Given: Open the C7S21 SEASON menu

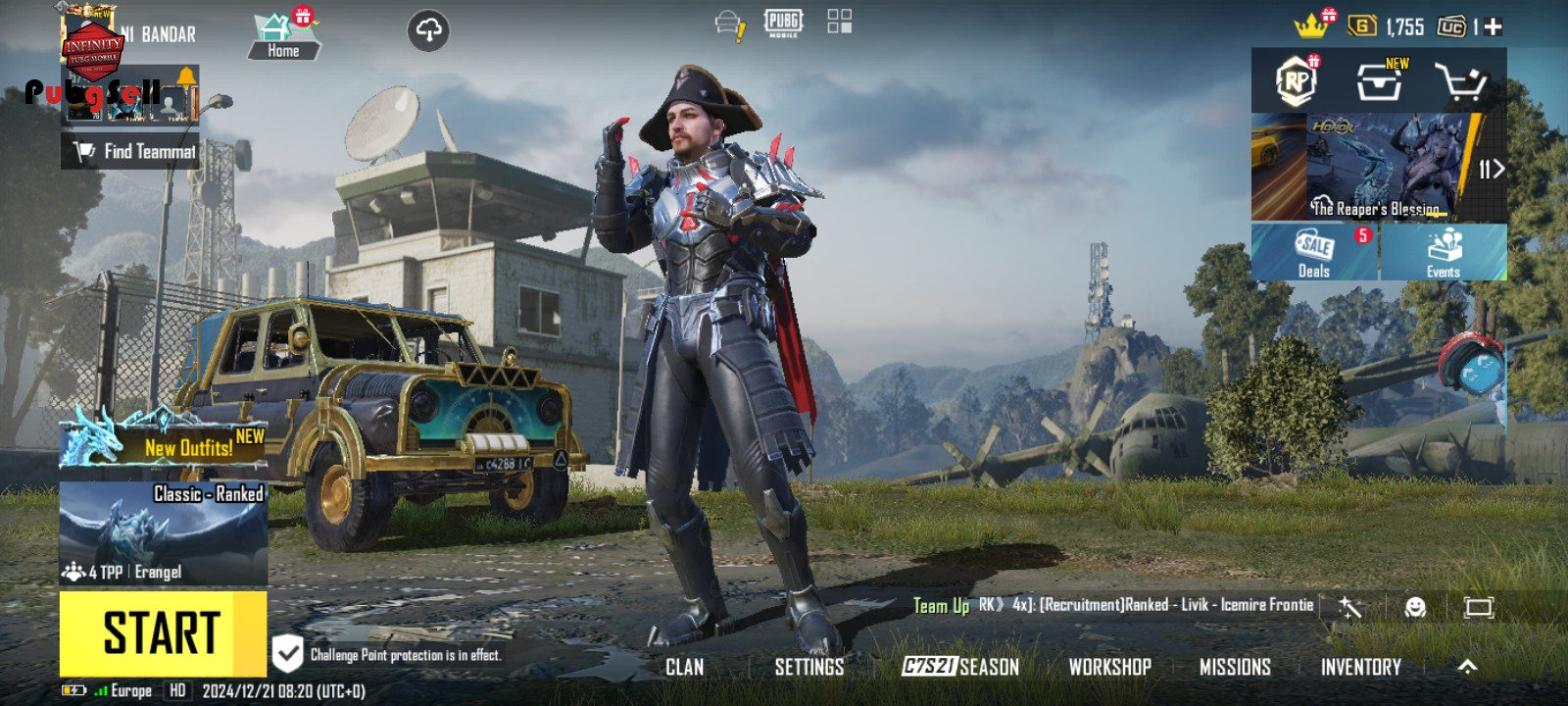Looking at the screenshot, I should (960, 667).
